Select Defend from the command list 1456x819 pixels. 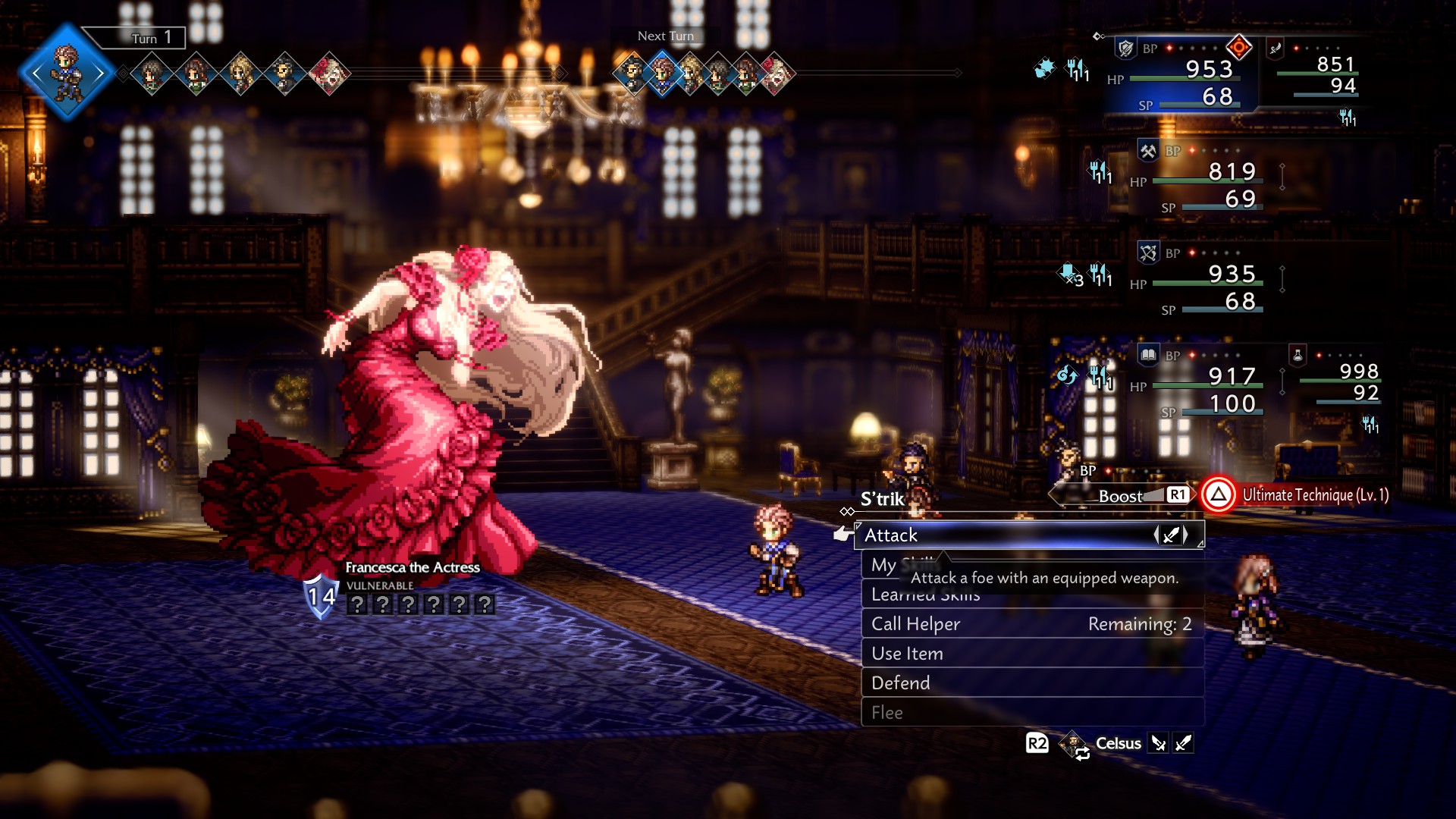pos(899,682)
